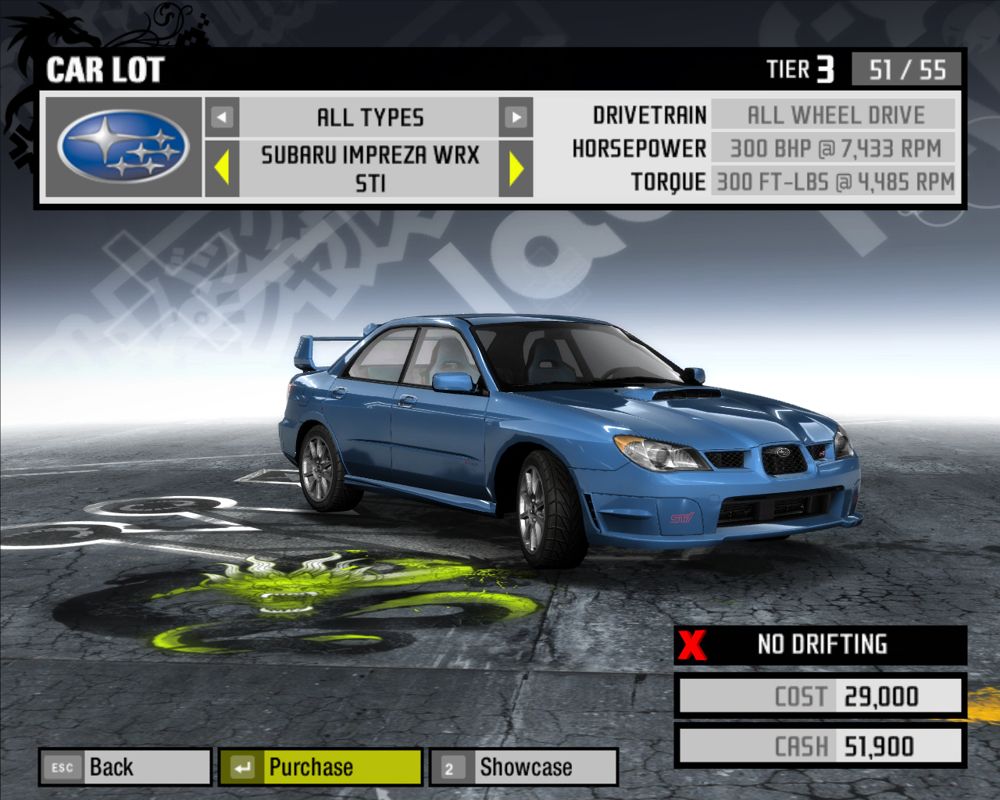Select the next car with yellow right arrow
Screen dimensions: 1000x800
coord(516,168)
